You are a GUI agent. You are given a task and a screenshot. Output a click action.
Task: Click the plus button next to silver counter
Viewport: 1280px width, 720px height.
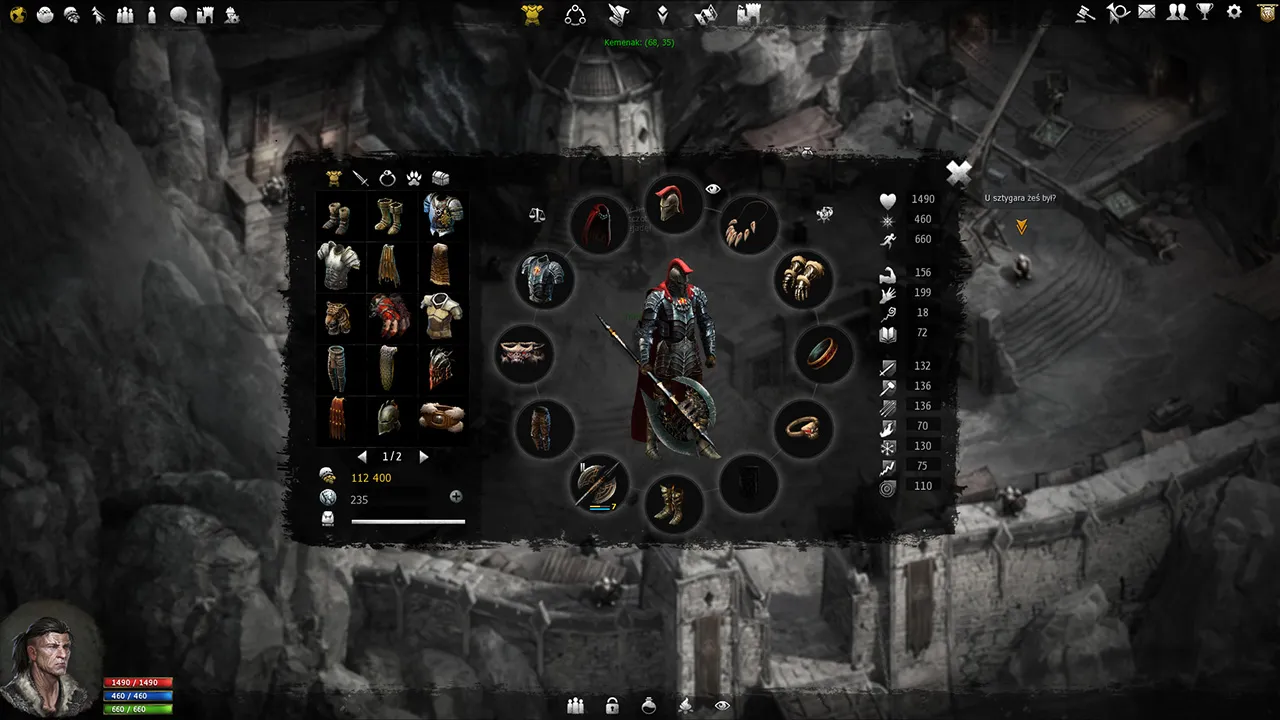click(x=456, y=496)
